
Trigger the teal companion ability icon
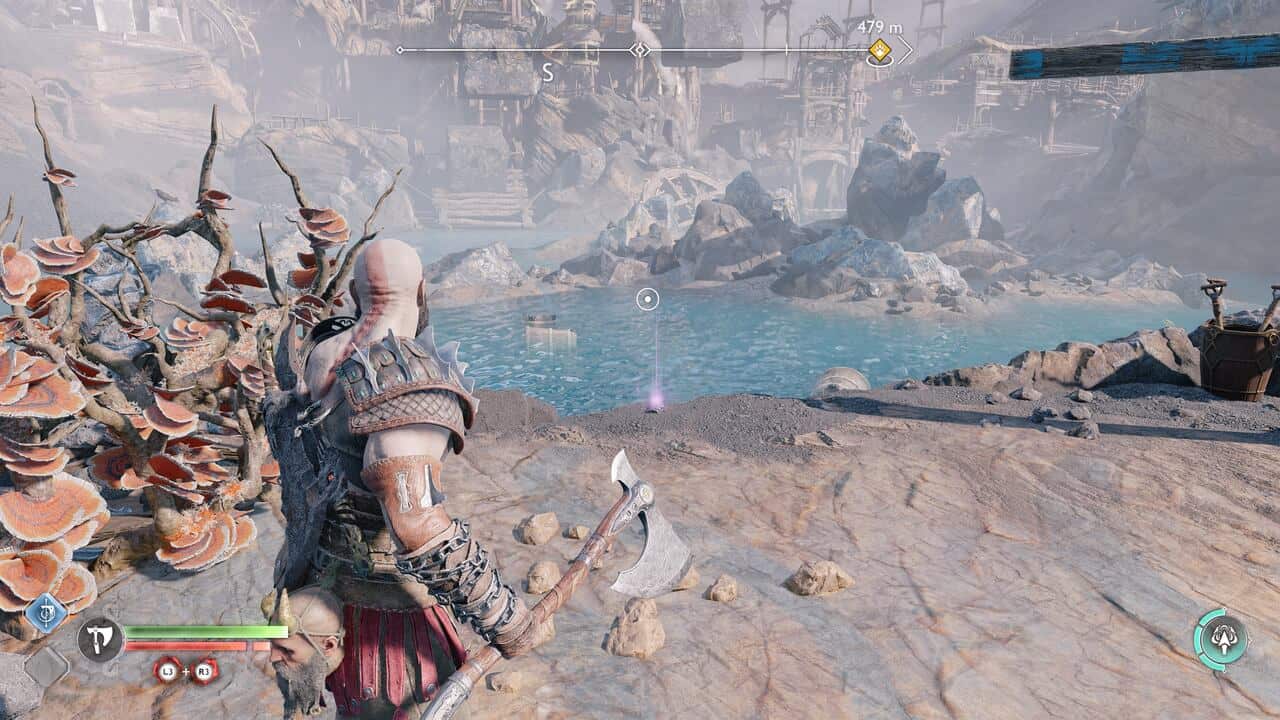point(1221,639)
